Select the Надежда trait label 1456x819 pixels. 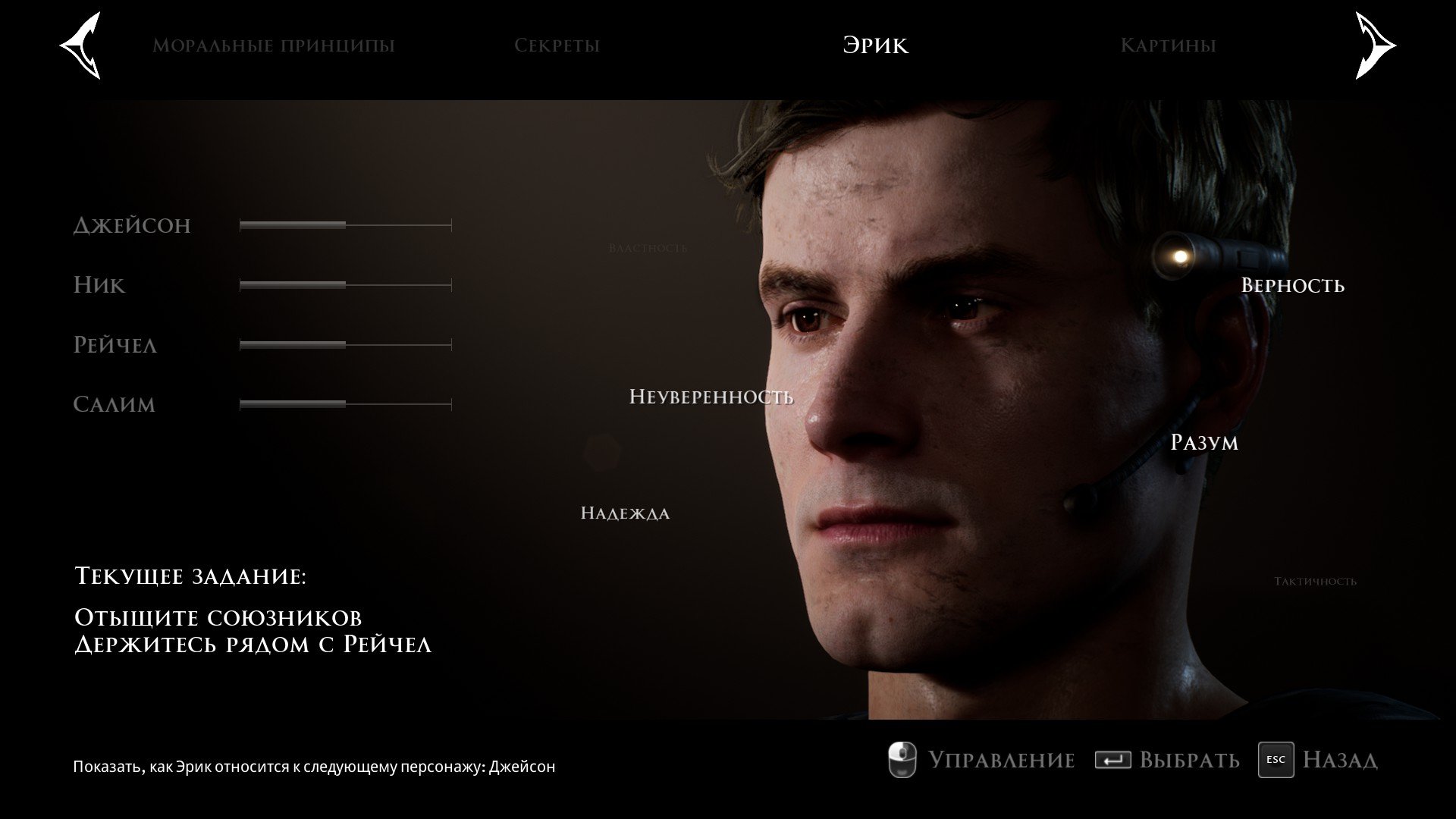[625, 513]
